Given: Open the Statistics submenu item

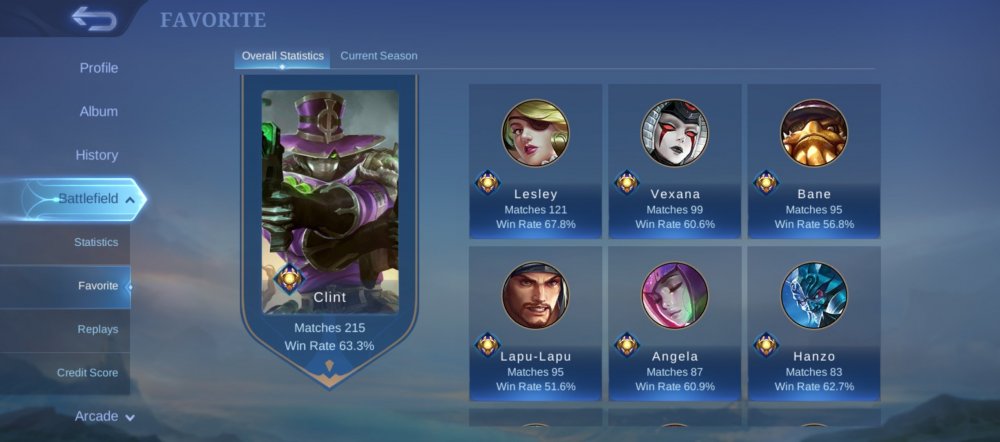Looking at the screenshot, I should pyautogui.click(x=96, y=242).
